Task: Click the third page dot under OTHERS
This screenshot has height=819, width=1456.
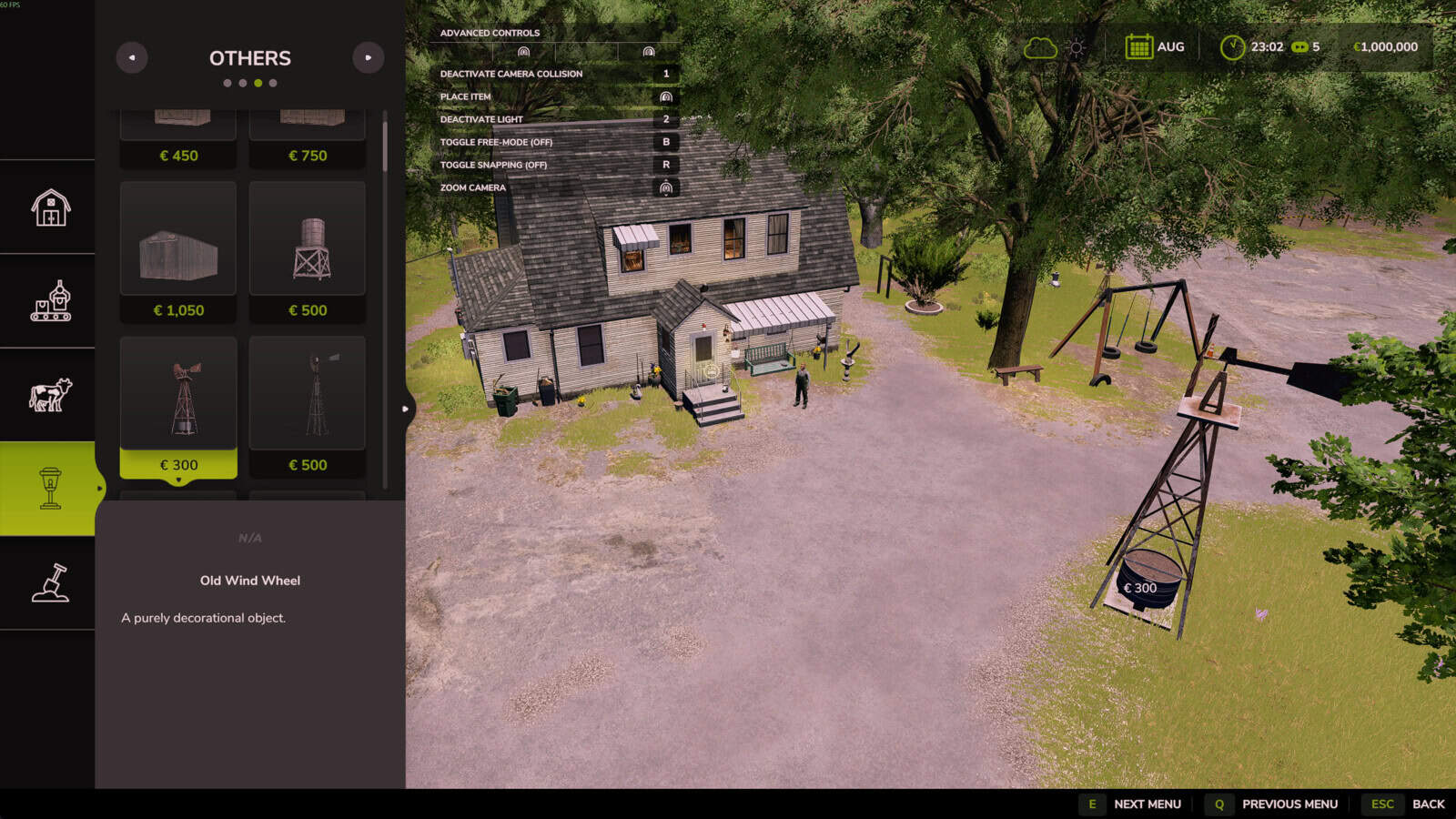Action: (x=260, y=82)
